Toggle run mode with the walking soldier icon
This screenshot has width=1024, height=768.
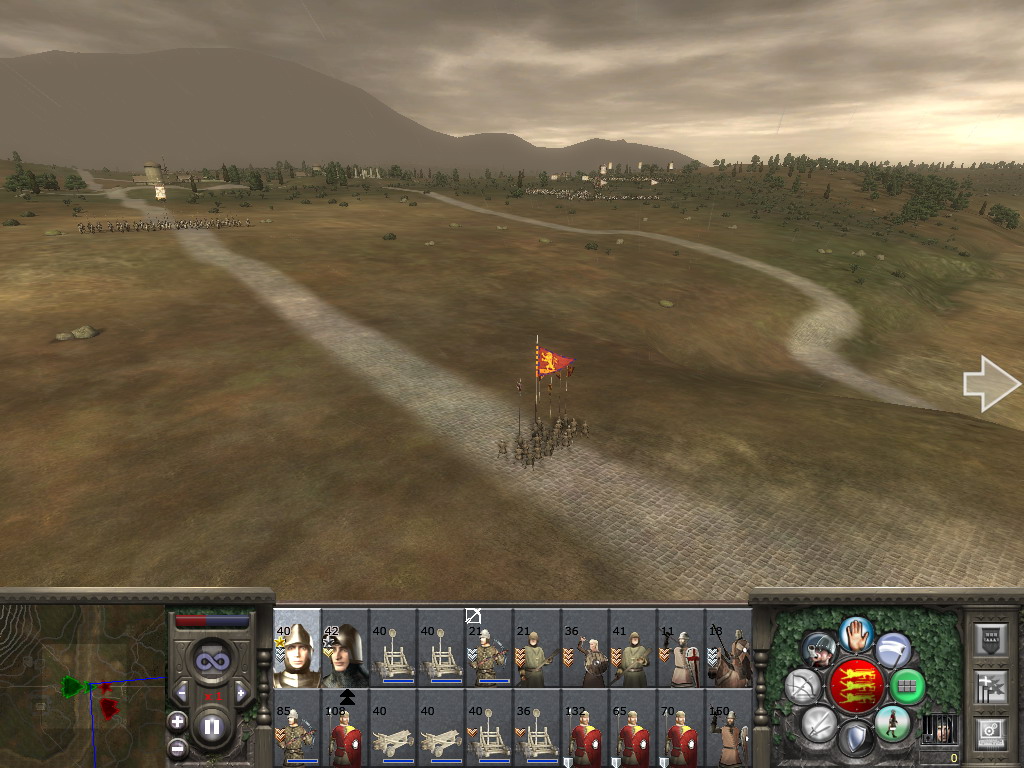[892, 722]
